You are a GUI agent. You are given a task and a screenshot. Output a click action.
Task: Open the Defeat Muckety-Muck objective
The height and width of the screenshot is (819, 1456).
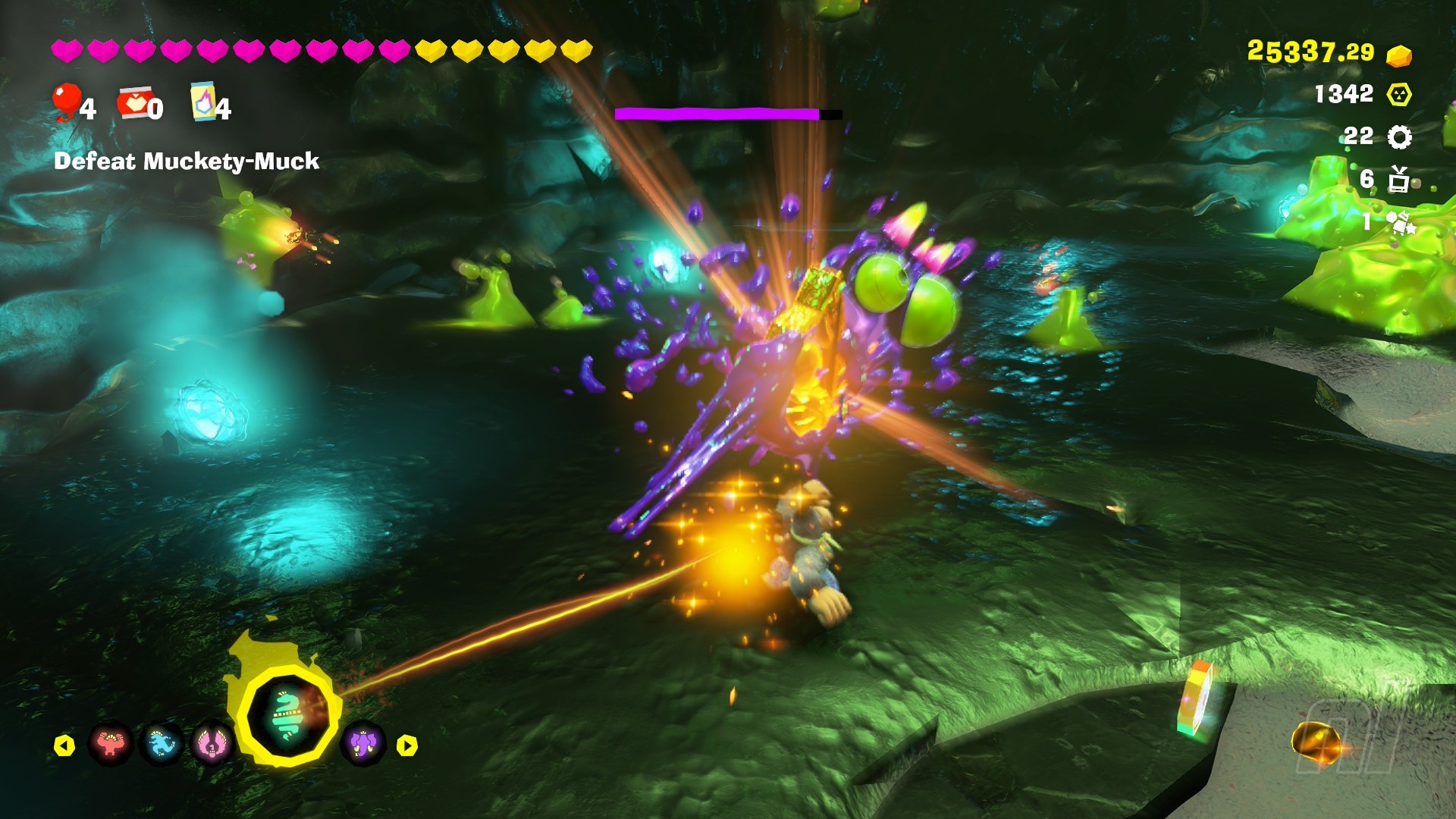(187, 161)
